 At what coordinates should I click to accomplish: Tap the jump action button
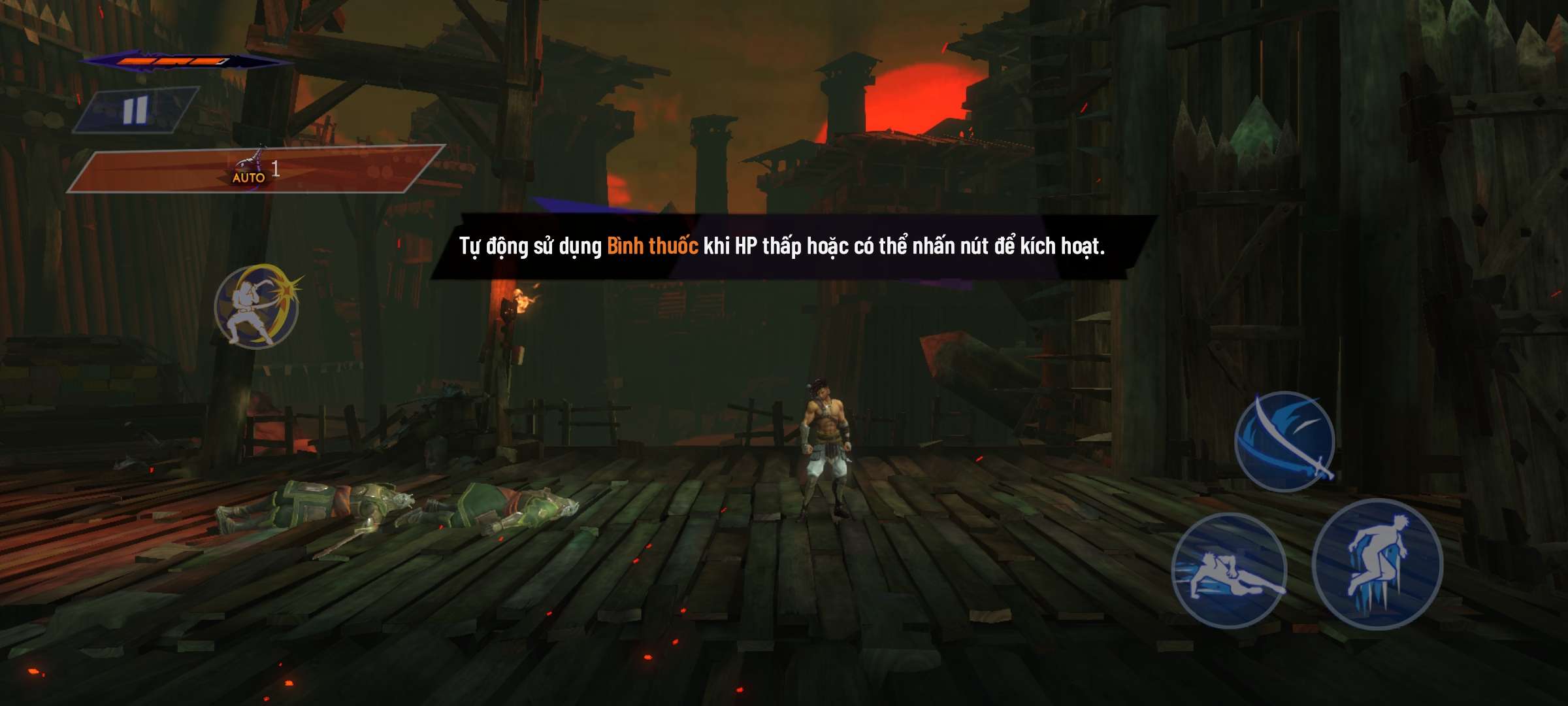point(1378,564)
